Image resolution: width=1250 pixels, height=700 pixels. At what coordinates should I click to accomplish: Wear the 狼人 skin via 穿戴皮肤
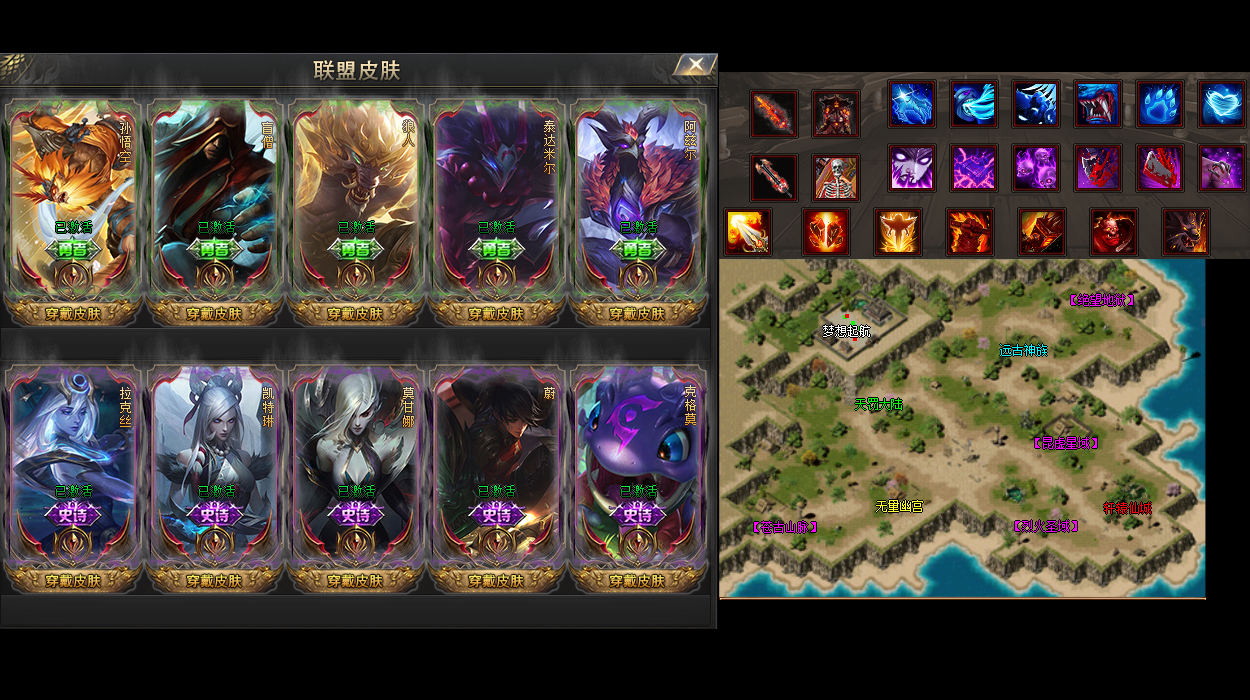click(355, 313)
